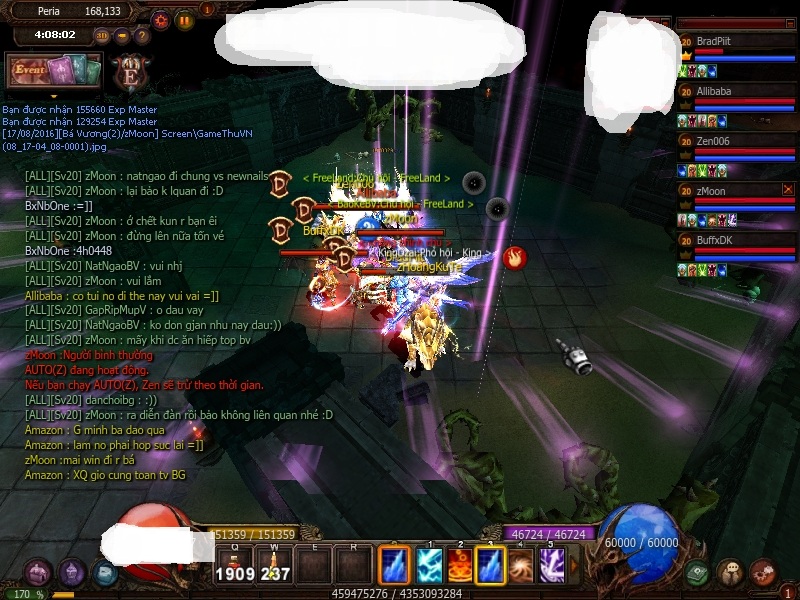Viewport: 800px width, 600px height.
Task: Switch the 3D view button
Action: 102,35
